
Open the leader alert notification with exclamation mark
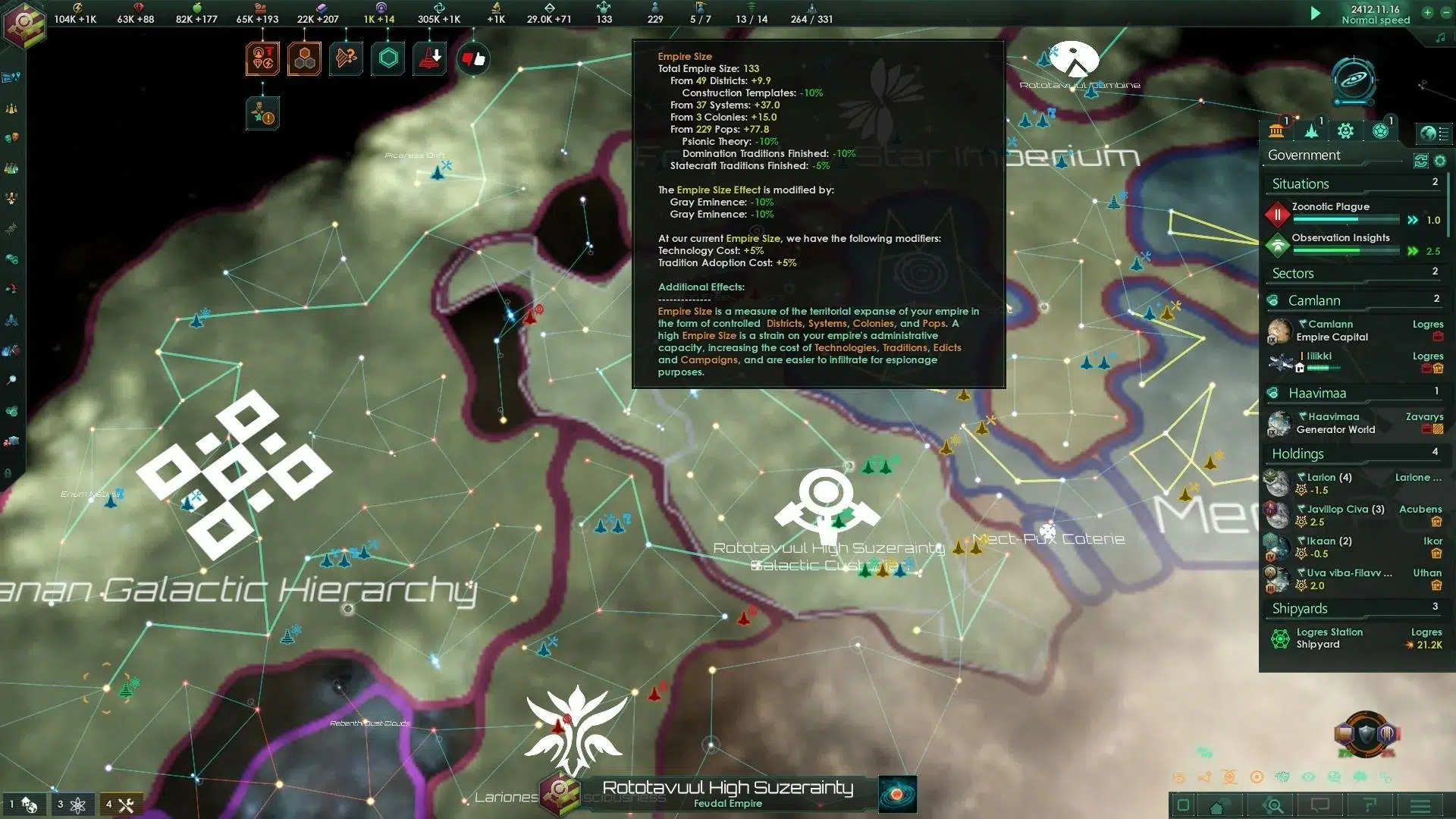(262, 113)
